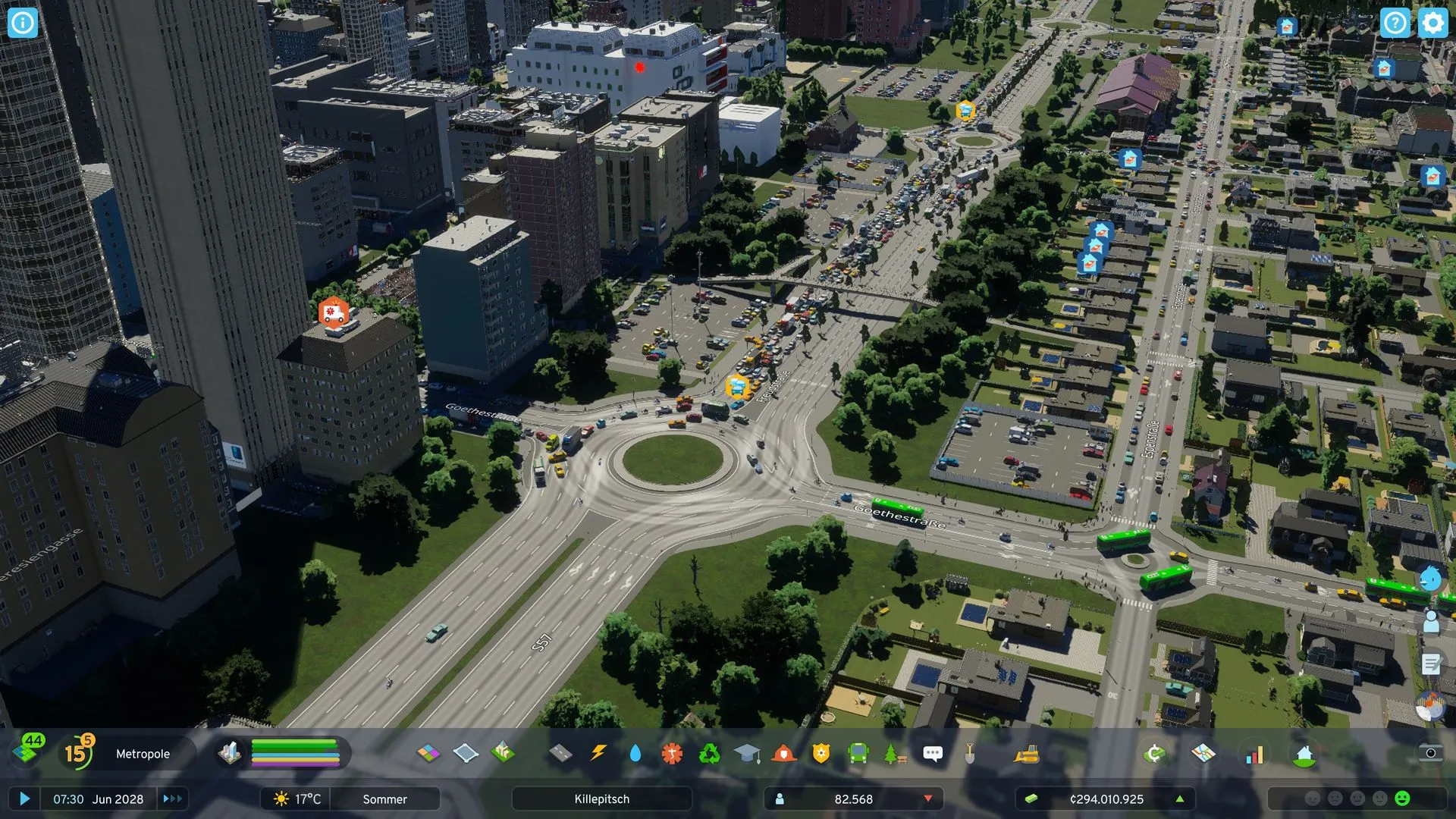This screenshot has width=1456, height=819.
Task: Open the Water and Sewage droplet menu
Action: coord(635,753)
